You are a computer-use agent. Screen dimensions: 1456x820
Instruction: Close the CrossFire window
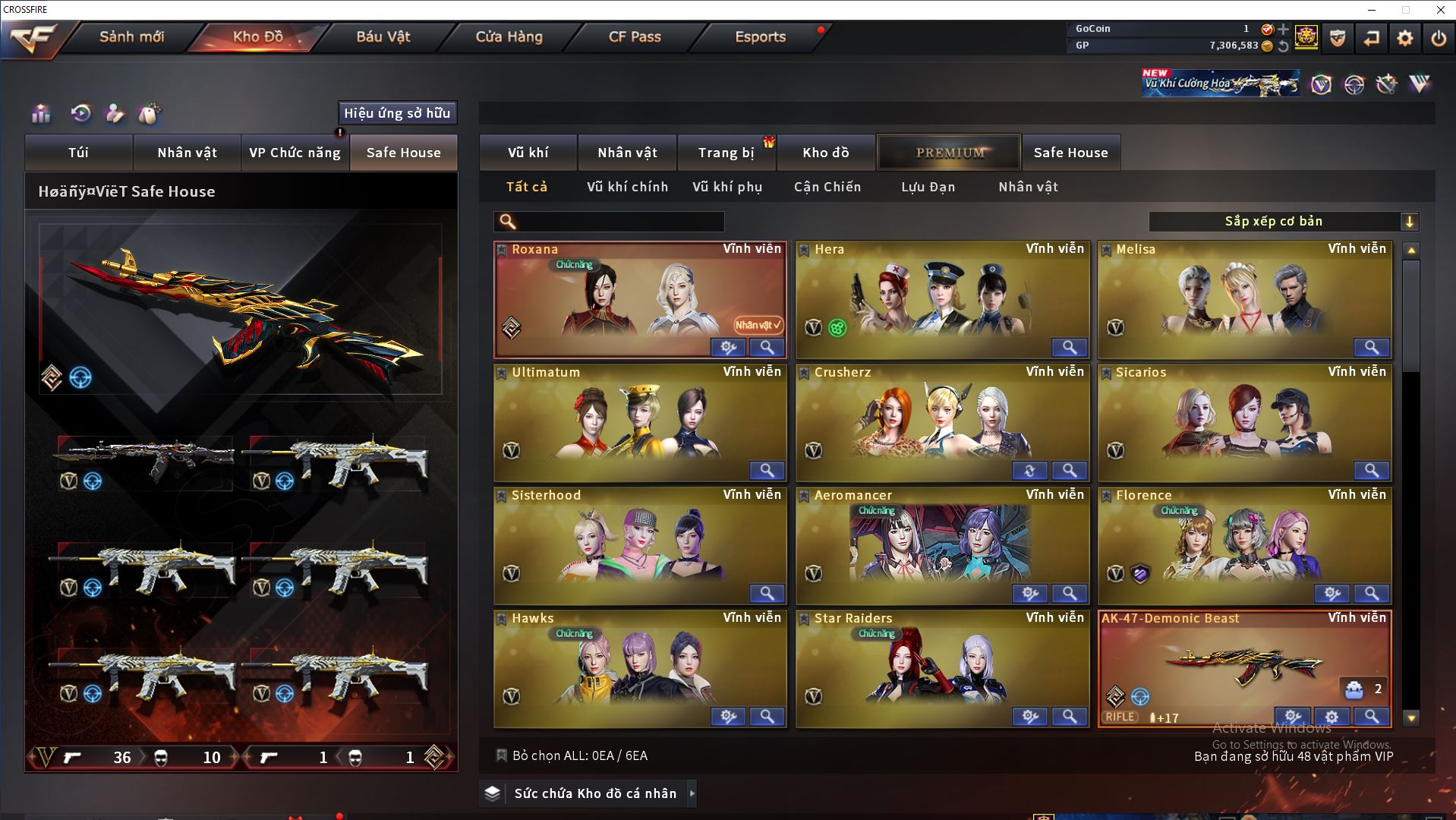(1440, 10)
